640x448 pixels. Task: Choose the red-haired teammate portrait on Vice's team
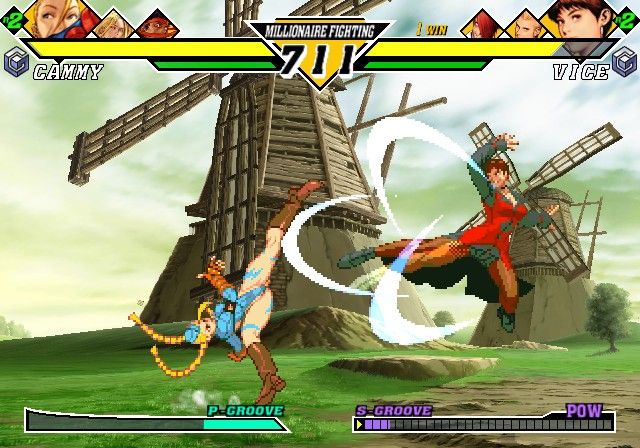tap(482, 23)
